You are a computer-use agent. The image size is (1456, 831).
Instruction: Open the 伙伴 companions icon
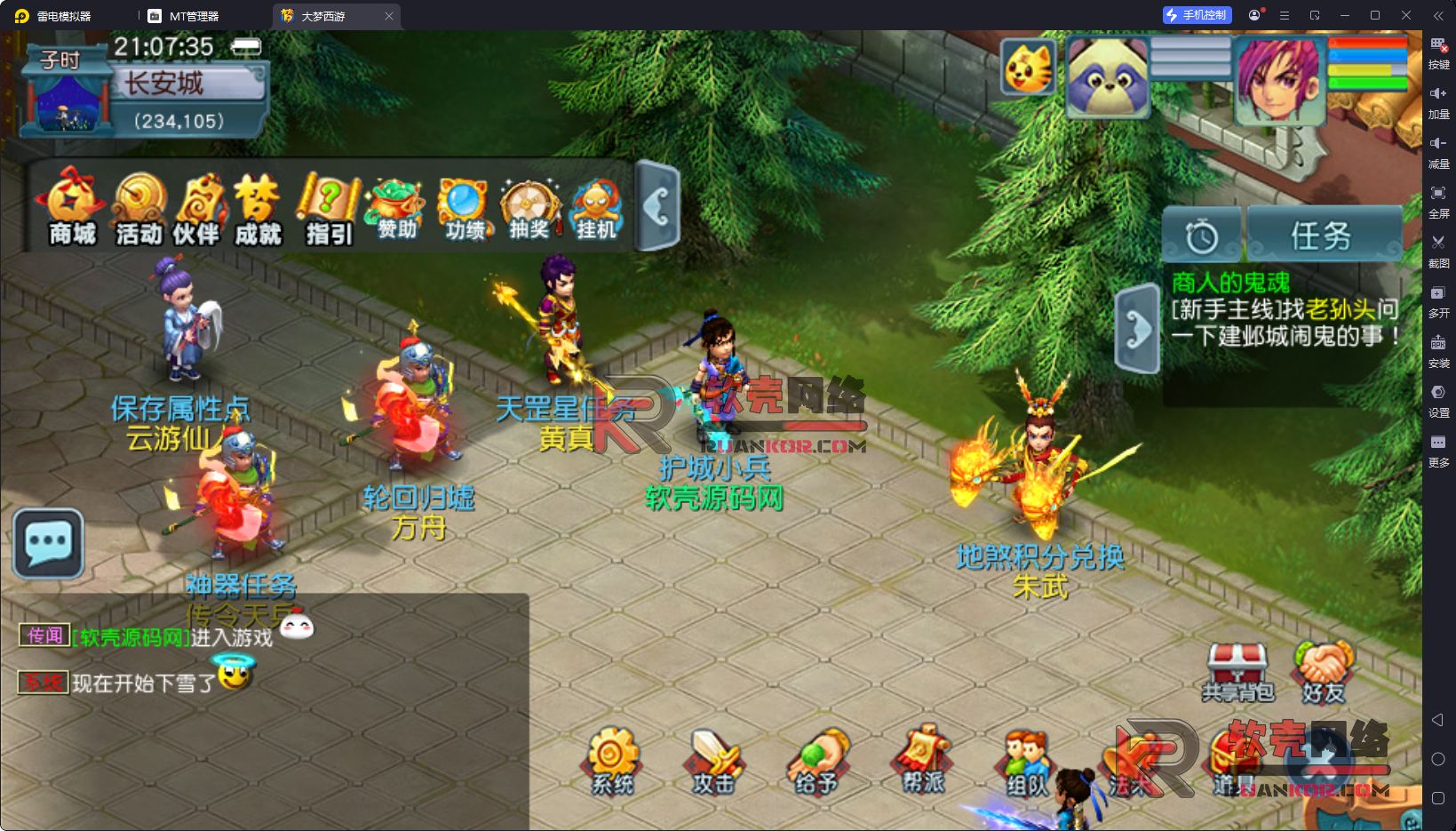point(197,207)
